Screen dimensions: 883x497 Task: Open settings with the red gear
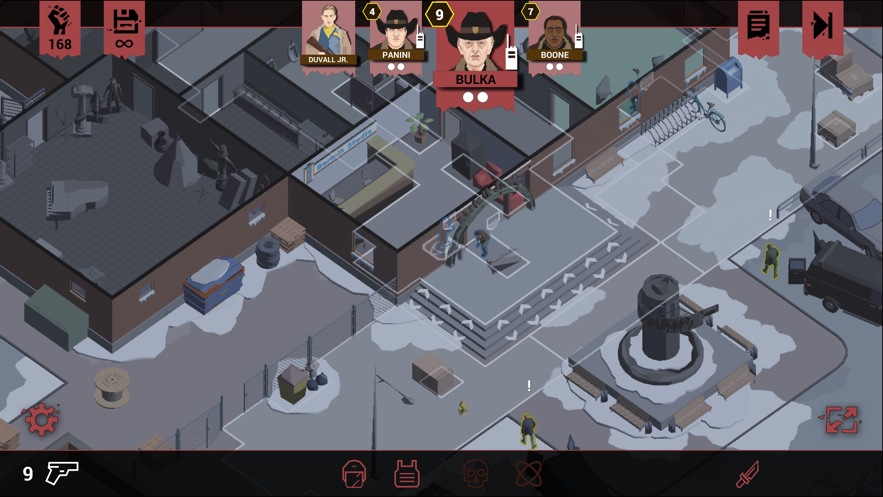pyautogui.click(x=41, y=420)
